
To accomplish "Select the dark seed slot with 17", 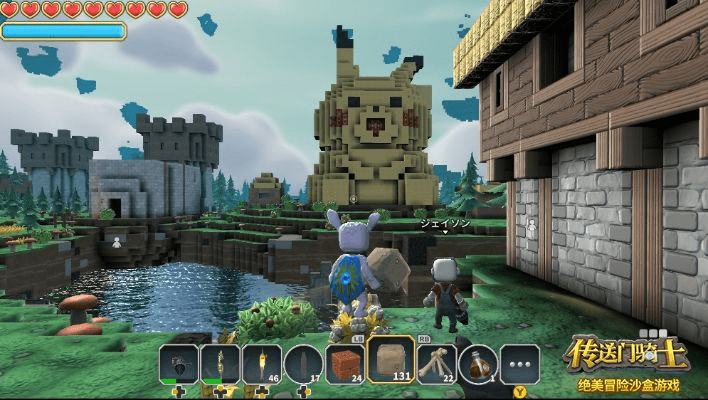I will [x=304, y=364].
